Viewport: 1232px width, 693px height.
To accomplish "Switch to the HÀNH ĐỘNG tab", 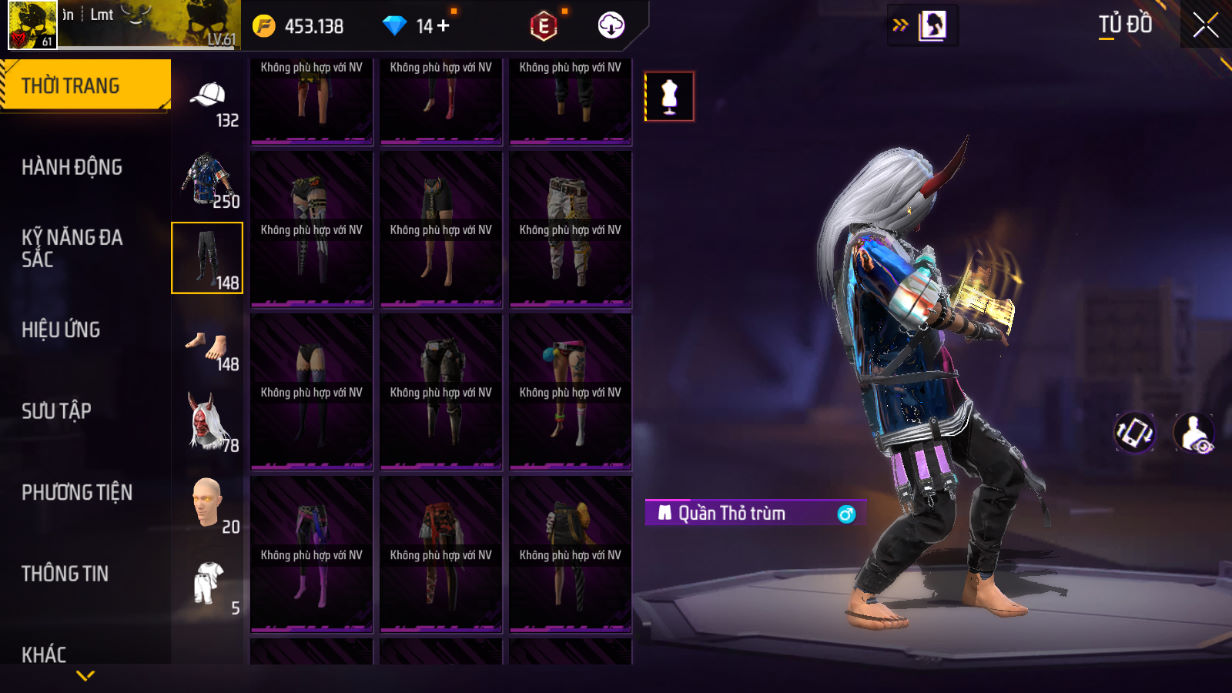I will (x=72, y=167).
